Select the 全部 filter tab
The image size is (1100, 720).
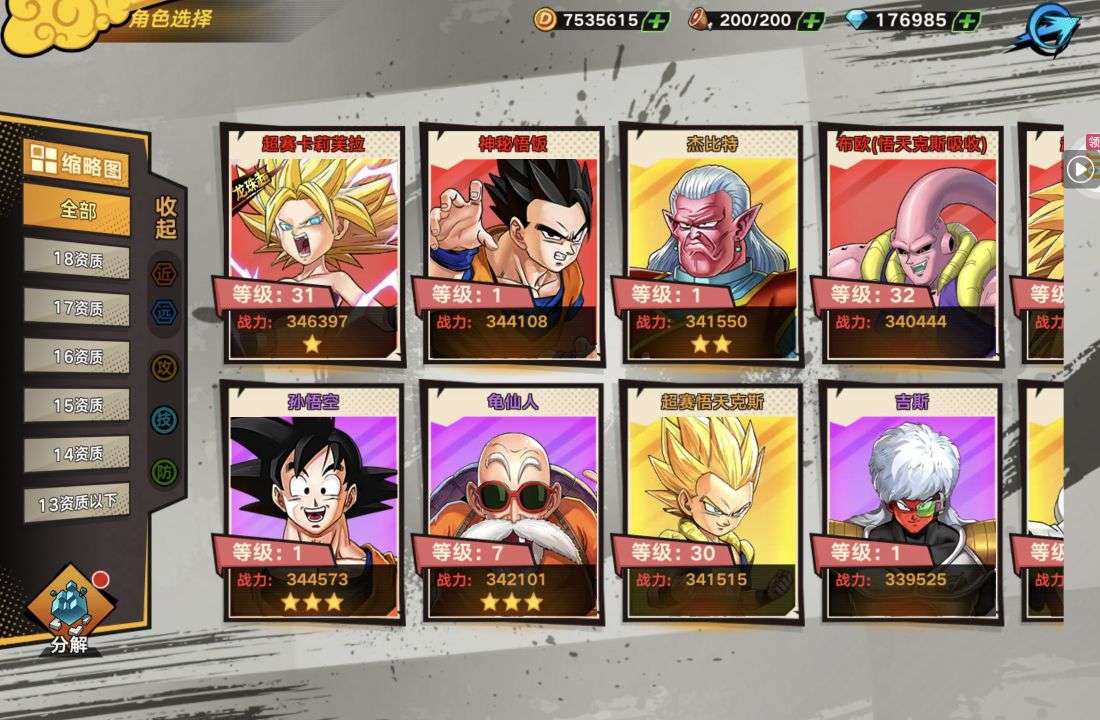tap(77, 210)
